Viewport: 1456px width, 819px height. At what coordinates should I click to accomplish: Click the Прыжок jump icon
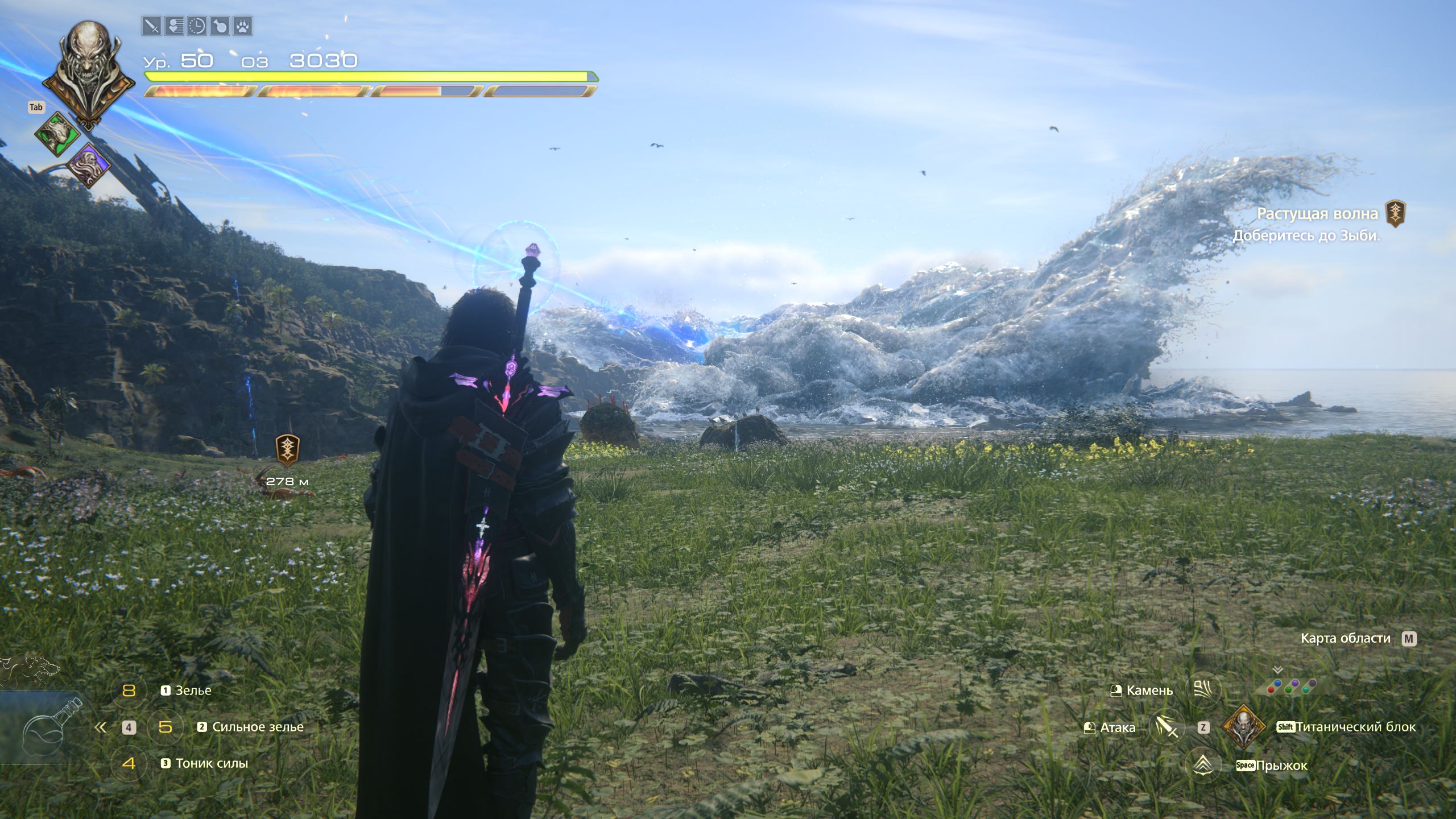[x=1204, y=765]
